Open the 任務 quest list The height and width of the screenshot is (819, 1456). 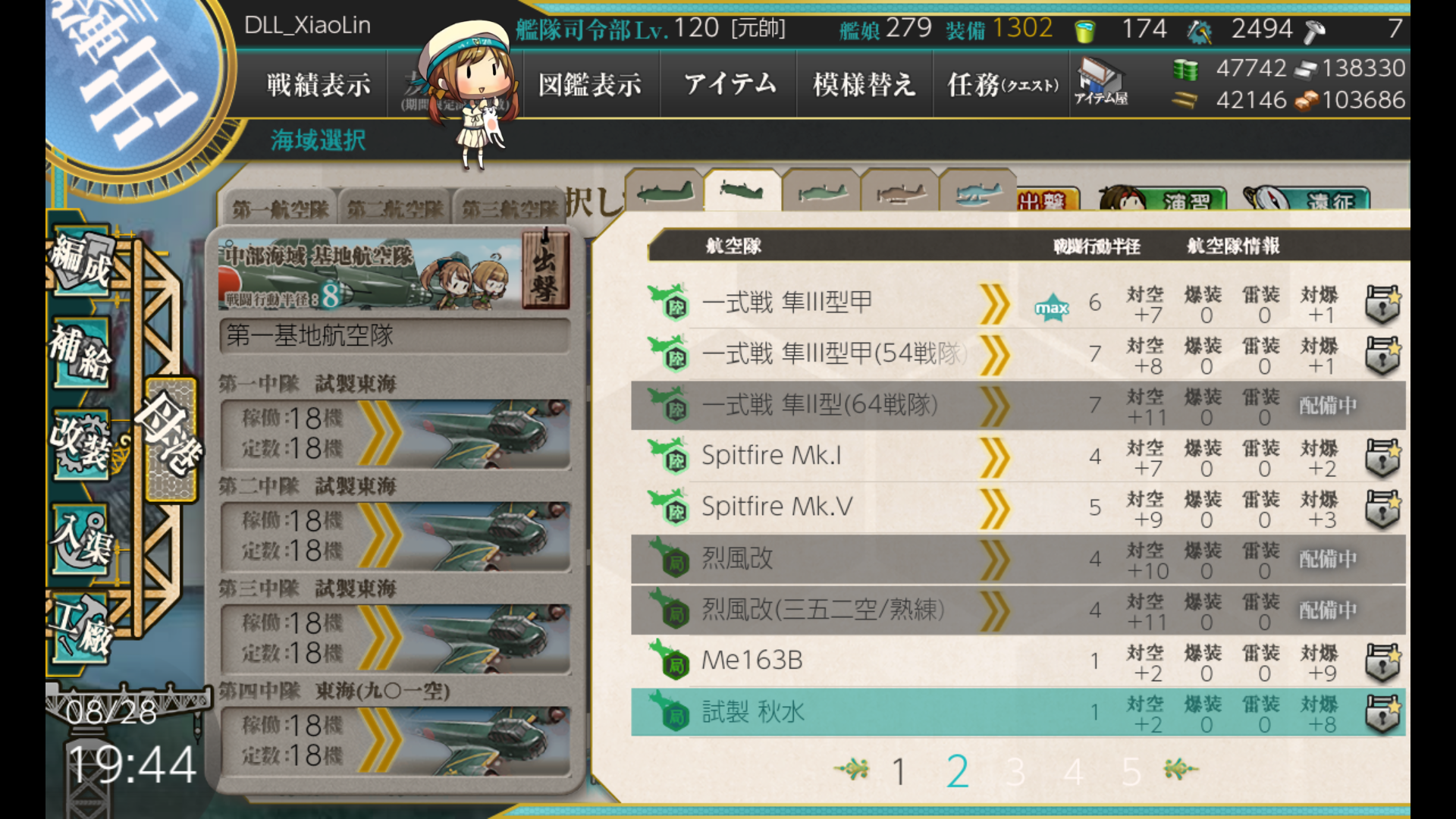tap(1001, 84)
